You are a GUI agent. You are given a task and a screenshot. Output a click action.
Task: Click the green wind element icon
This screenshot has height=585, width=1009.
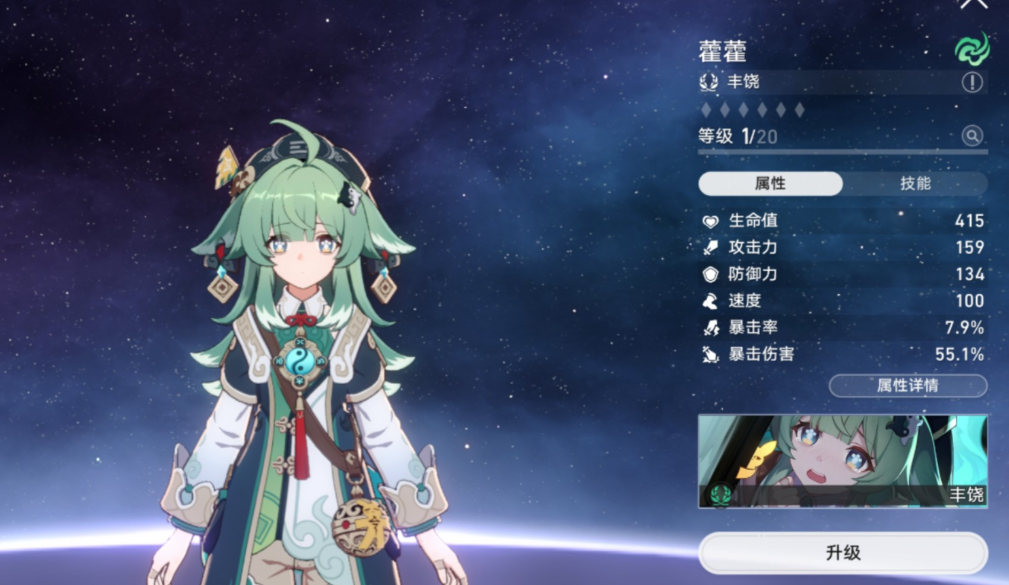pos(970,47)
